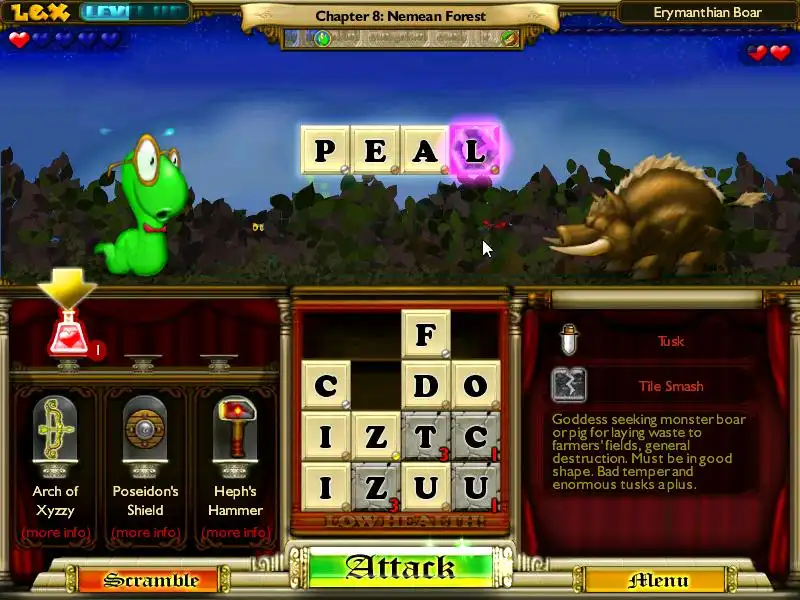800x600 pixels.
Task: Click the Arch of Xyzzy treasure icon
Action: point(55,430)
